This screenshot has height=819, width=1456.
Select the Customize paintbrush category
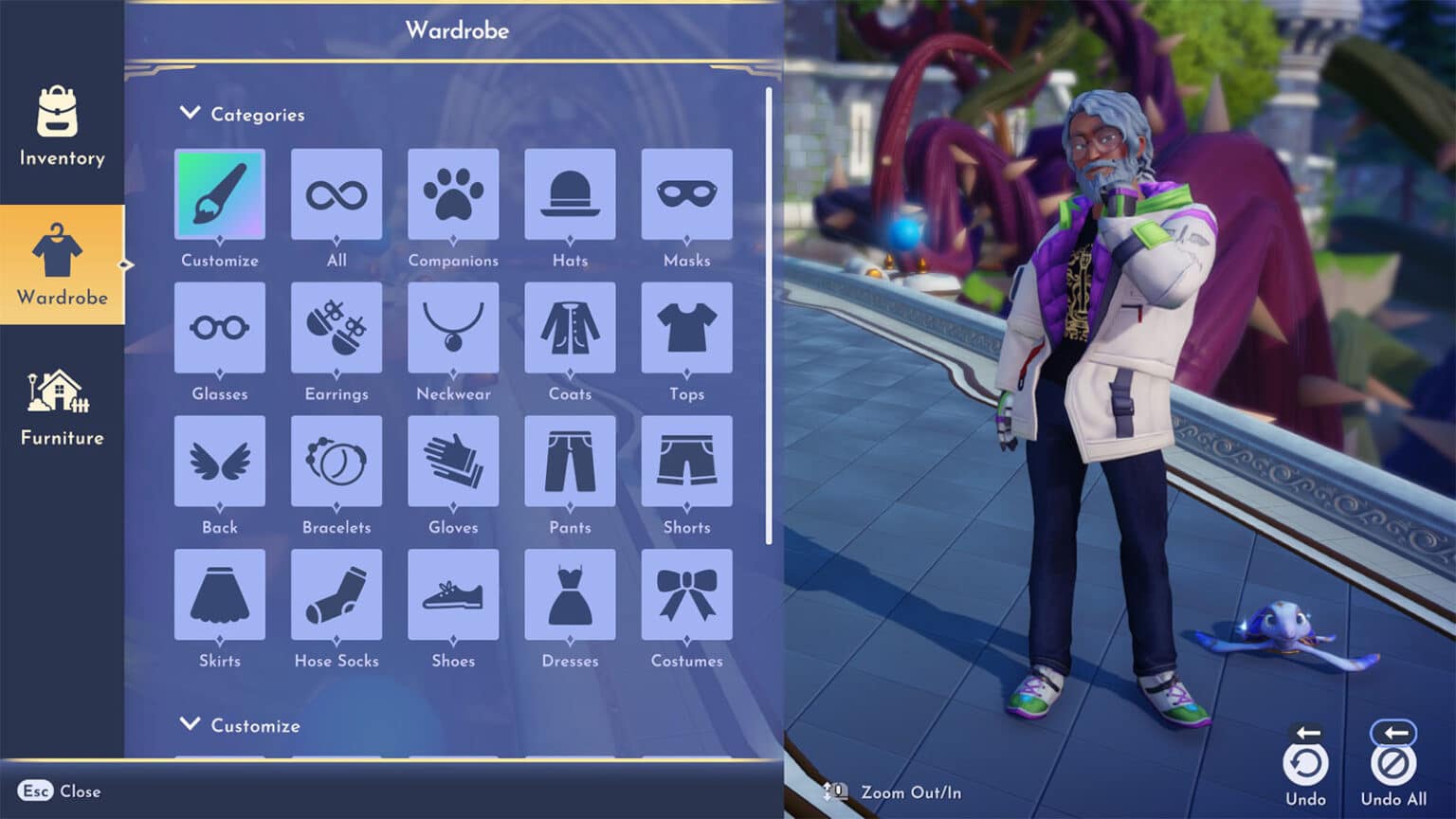coord(220,196)
